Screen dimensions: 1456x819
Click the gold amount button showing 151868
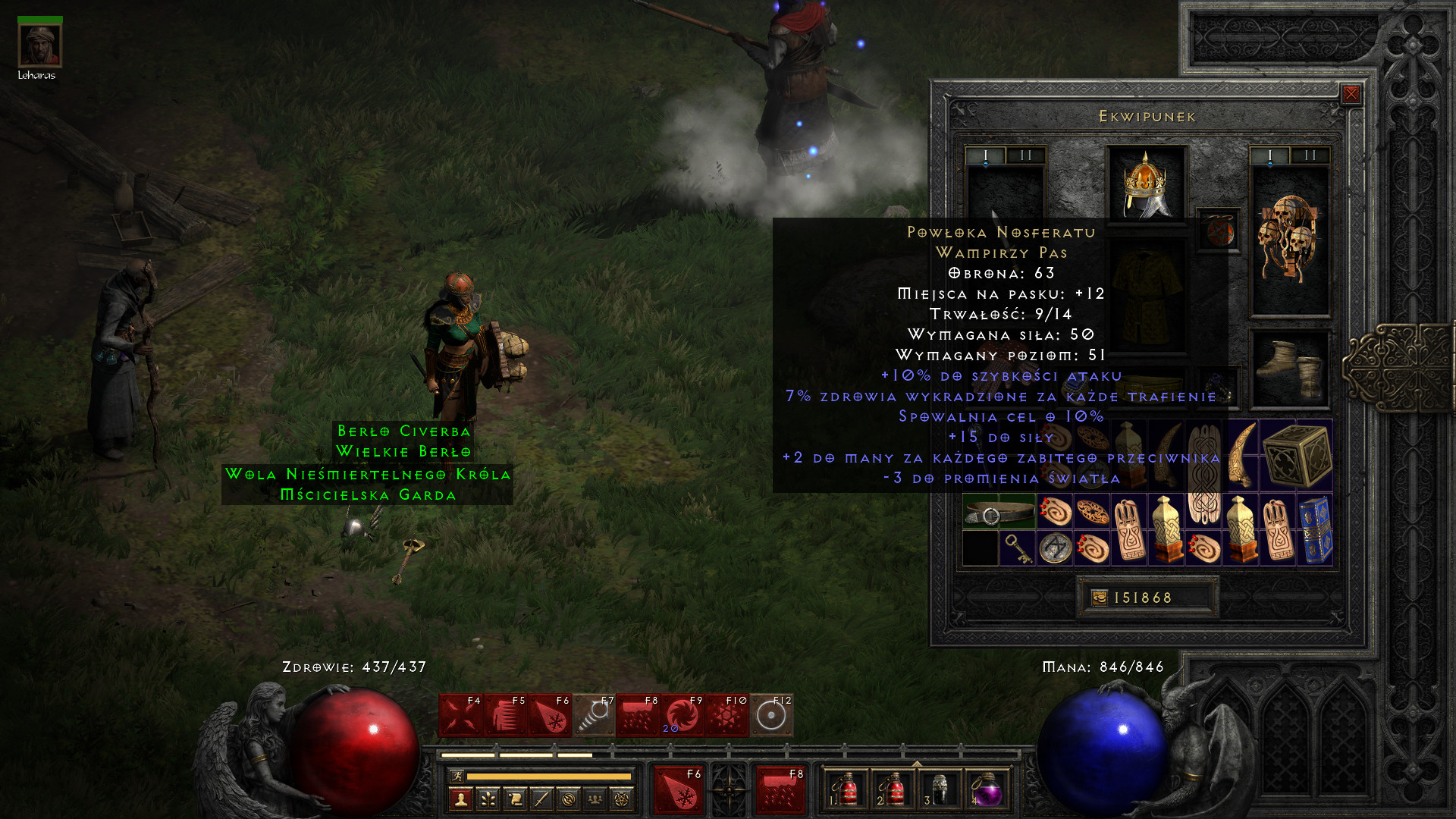coord(1147,598)
